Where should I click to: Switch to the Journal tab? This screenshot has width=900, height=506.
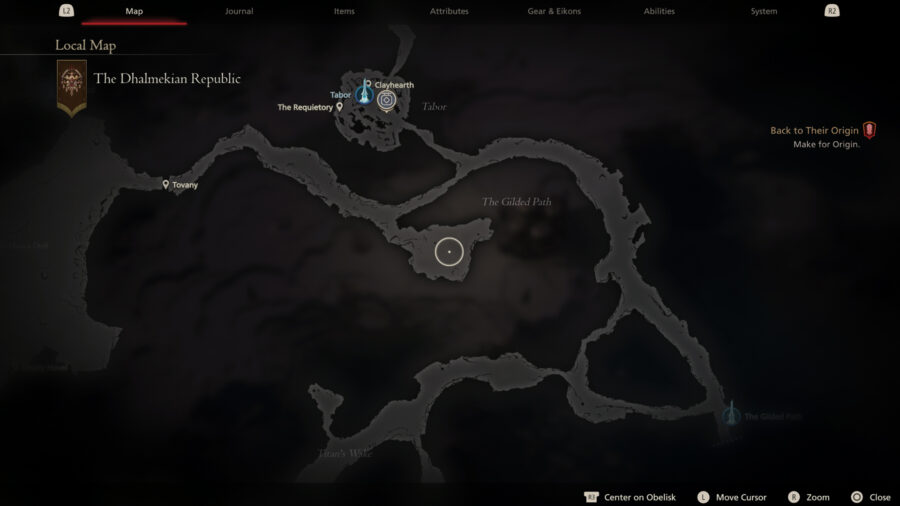pos(239,11)
